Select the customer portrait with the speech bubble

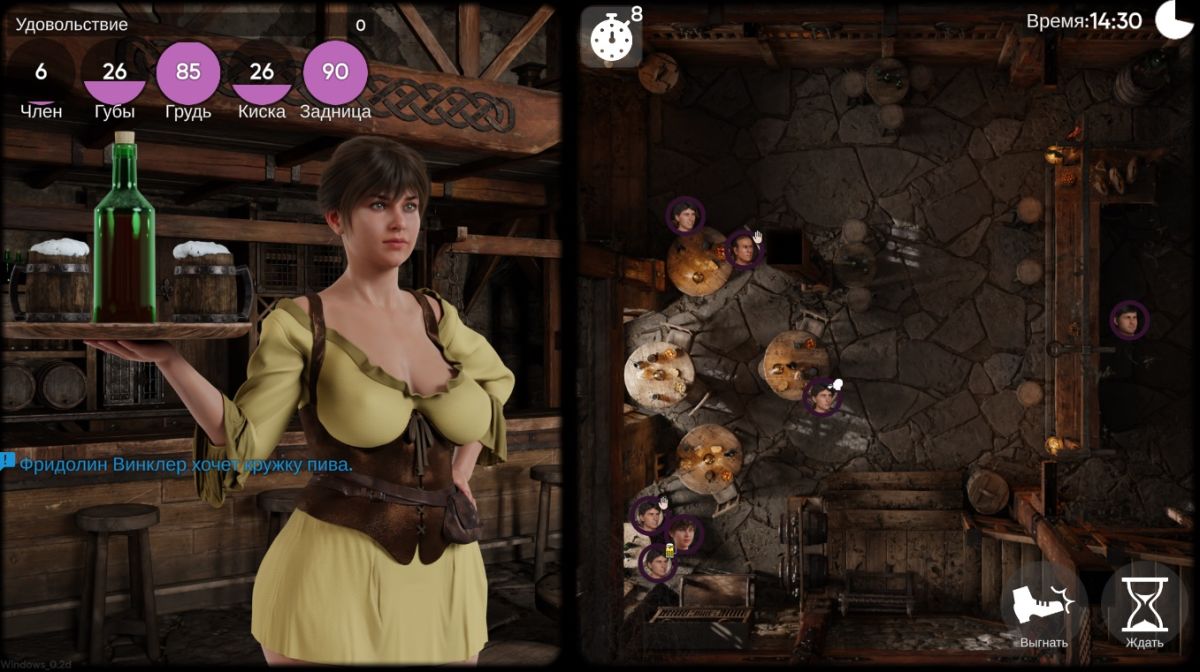(x=822, y=398)
